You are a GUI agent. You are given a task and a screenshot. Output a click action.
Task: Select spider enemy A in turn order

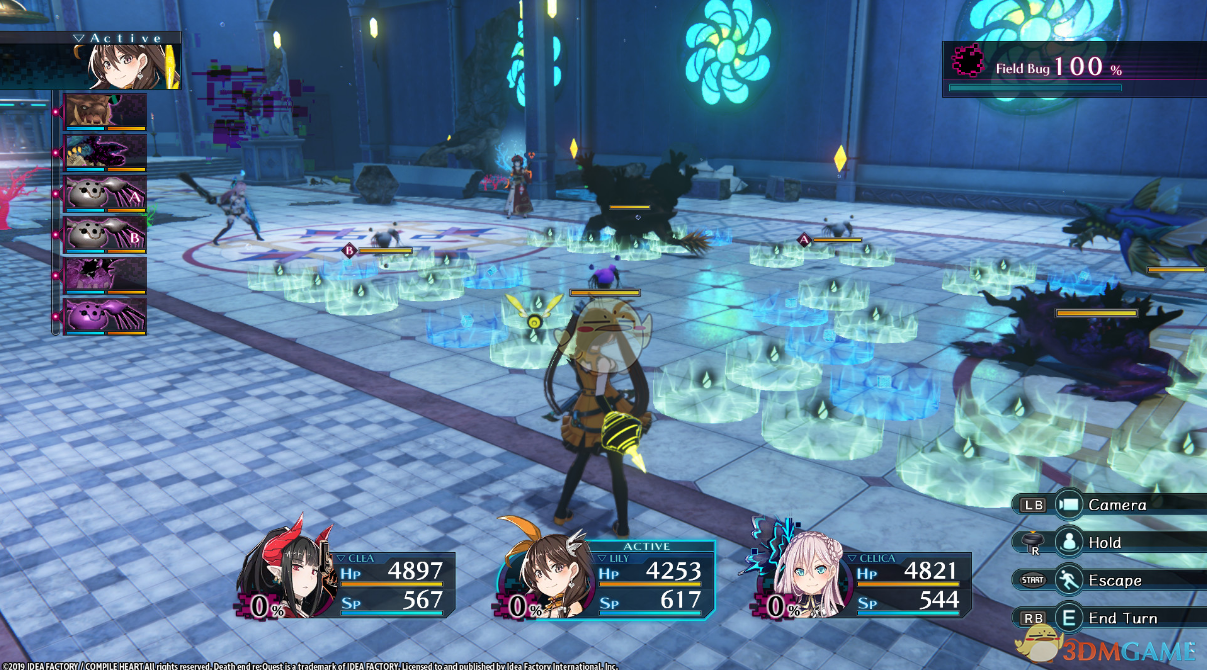(x=105, y=193)
